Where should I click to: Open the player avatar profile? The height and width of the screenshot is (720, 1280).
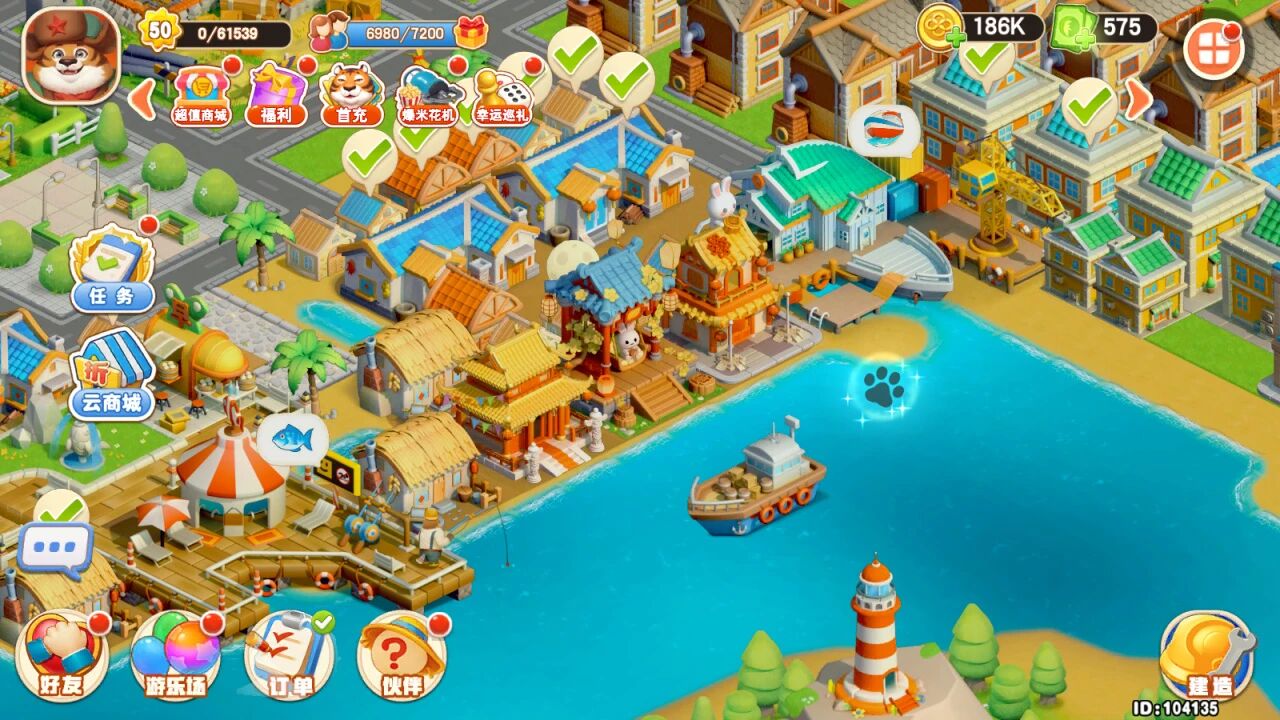click(x=71, y=55)
